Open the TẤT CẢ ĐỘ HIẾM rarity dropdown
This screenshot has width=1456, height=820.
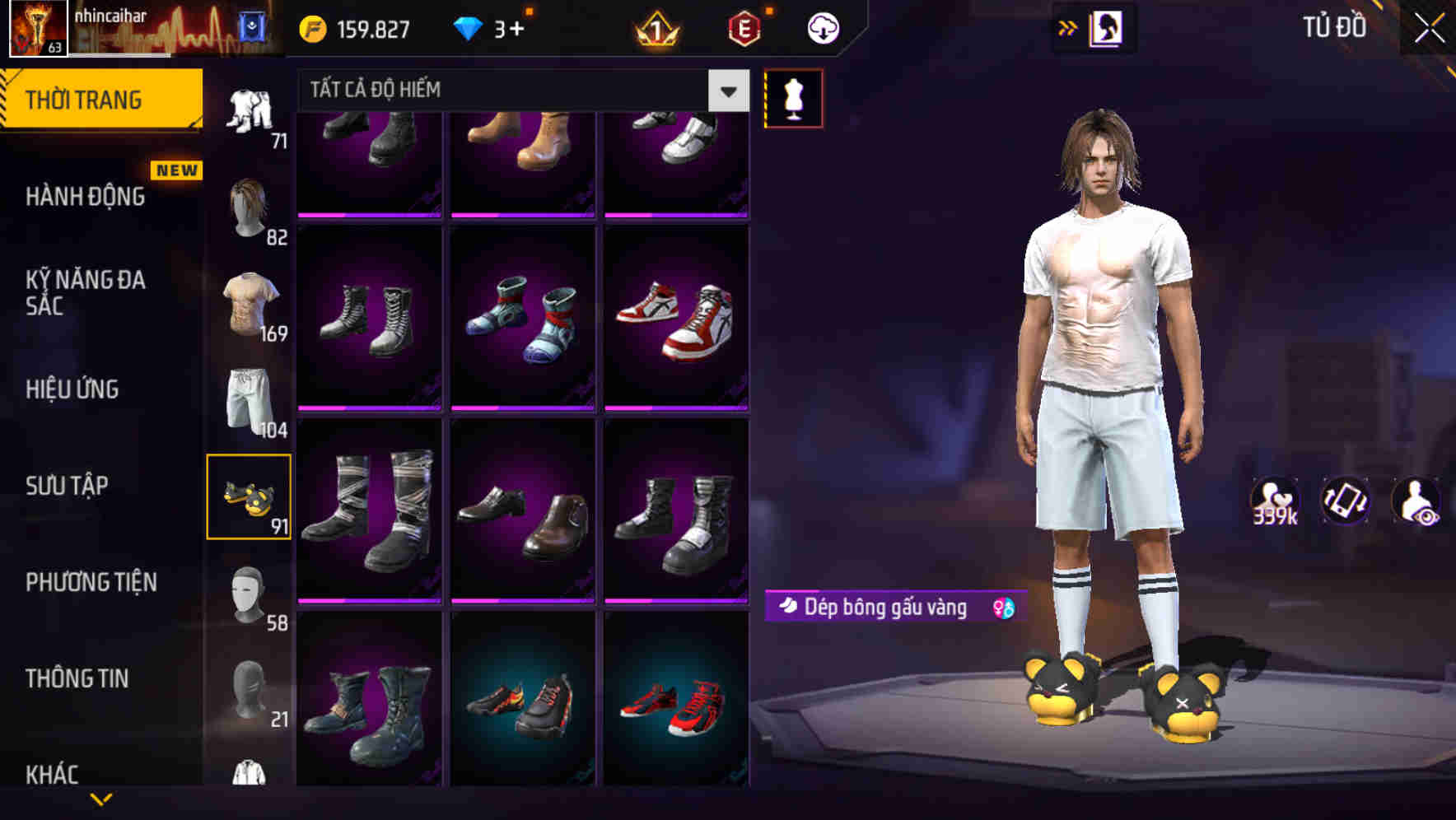[x=519, y=91]
